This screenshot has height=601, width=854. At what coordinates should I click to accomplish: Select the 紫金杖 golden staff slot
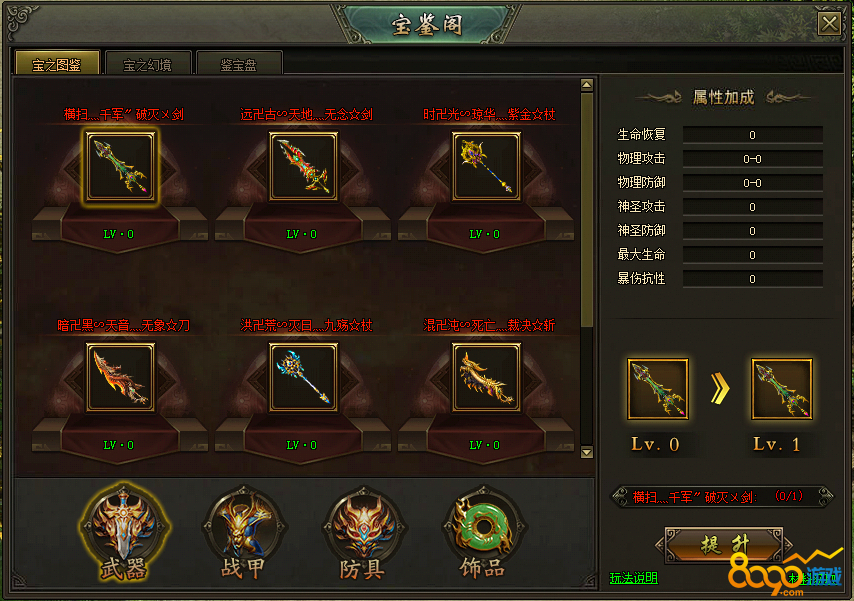(x=486, y=167)
